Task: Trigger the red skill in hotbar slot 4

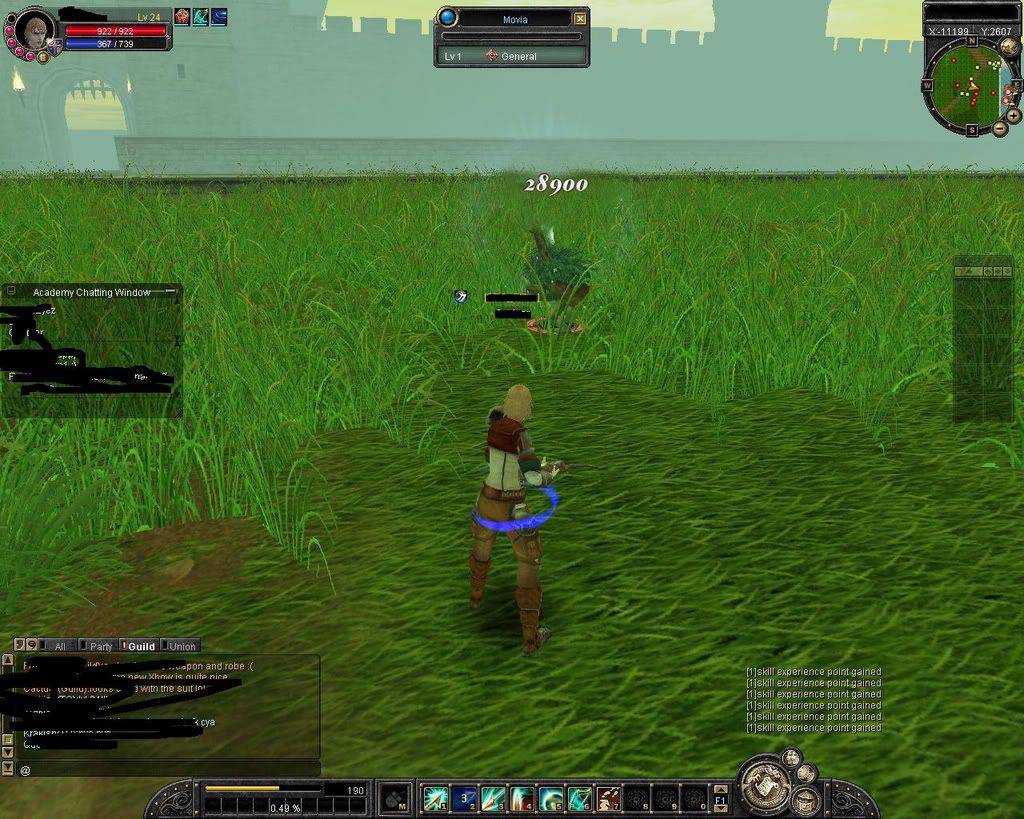Action: [522, 798]
